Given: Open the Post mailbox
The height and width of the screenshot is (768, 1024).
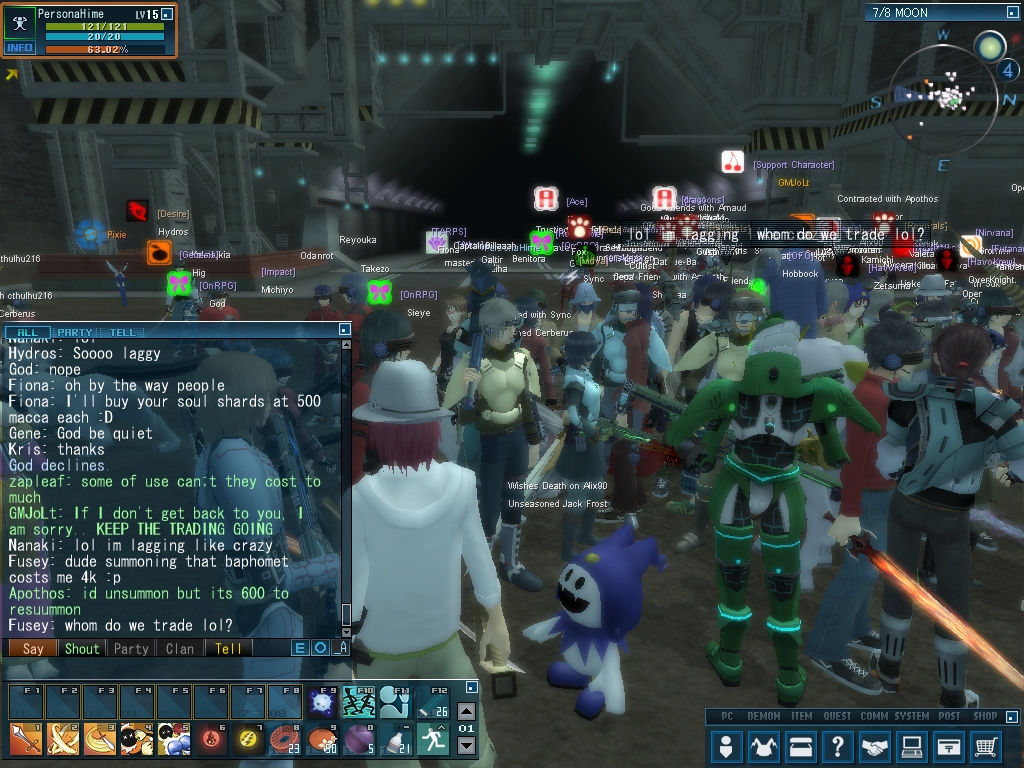Looking at the screenshot, I should (949, 746).
